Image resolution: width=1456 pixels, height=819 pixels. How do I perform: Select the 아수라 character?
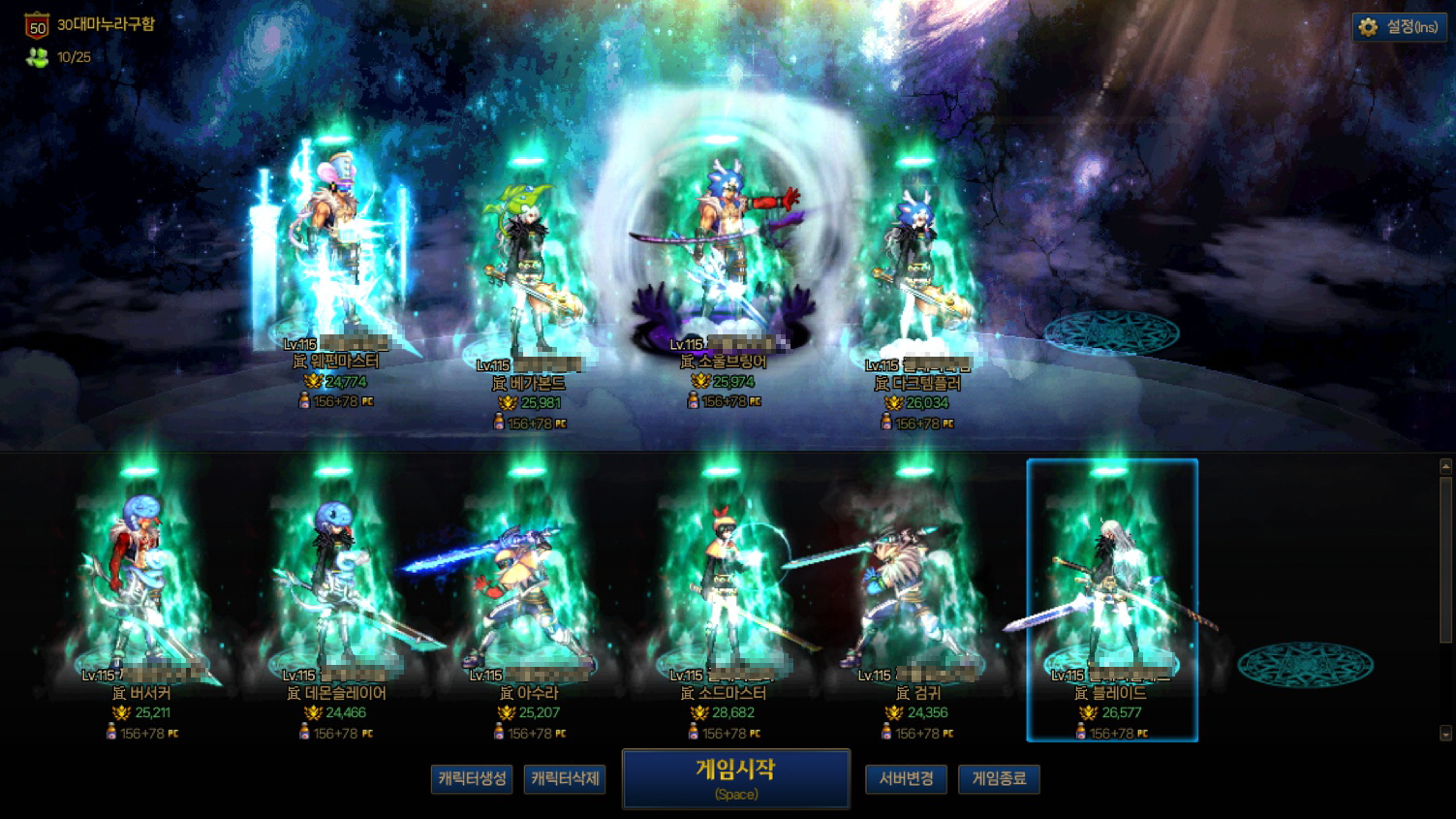pyautogui.click(x=528, y=582)
